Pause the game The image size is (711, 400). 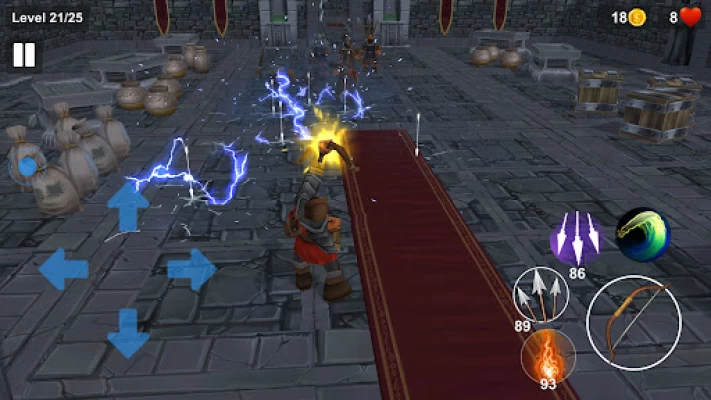(x=24, y=55)
